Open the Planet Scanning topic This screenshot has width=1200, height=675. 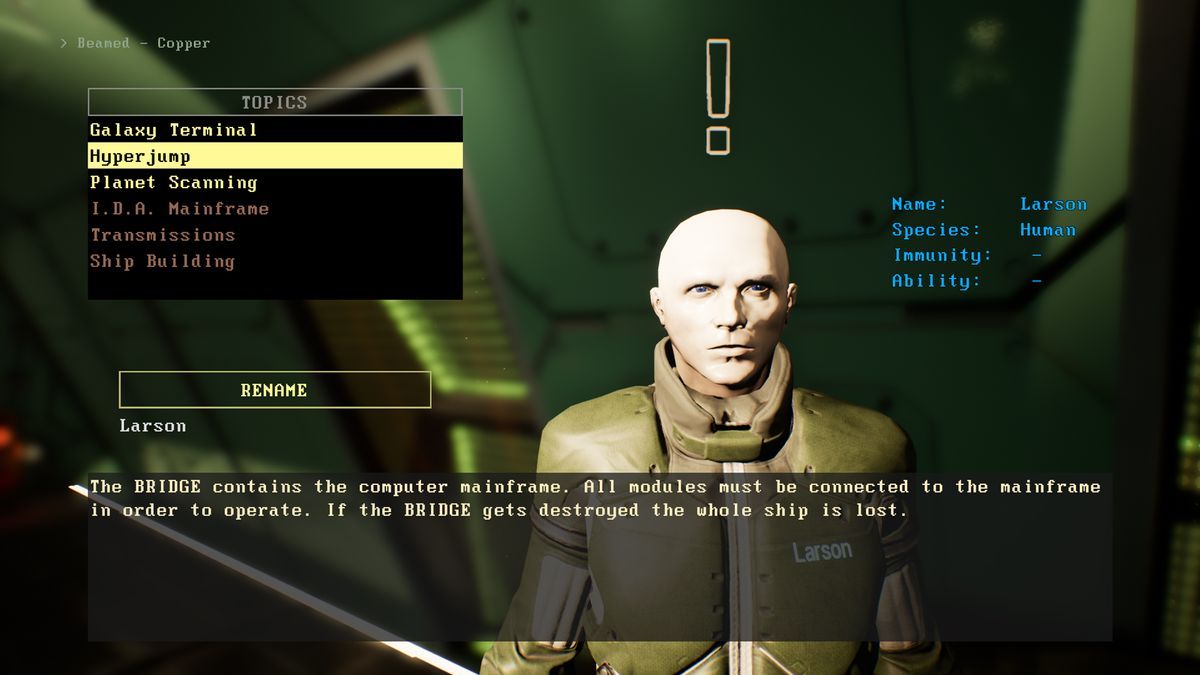174,182
